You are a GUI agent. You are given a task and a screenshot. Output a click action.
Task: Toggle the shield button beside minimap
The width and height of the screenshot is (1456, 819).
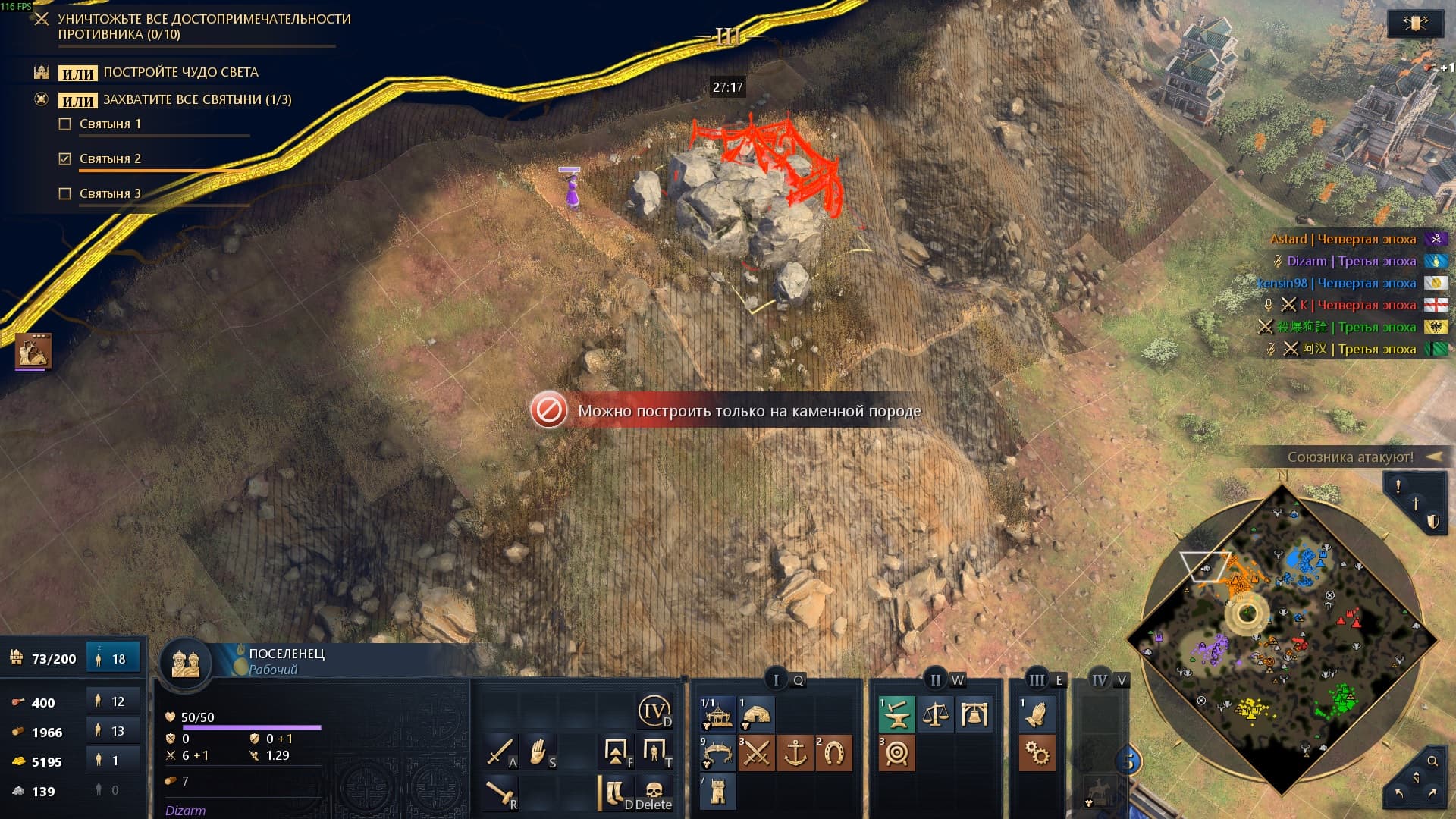(x=1432, y=522)
